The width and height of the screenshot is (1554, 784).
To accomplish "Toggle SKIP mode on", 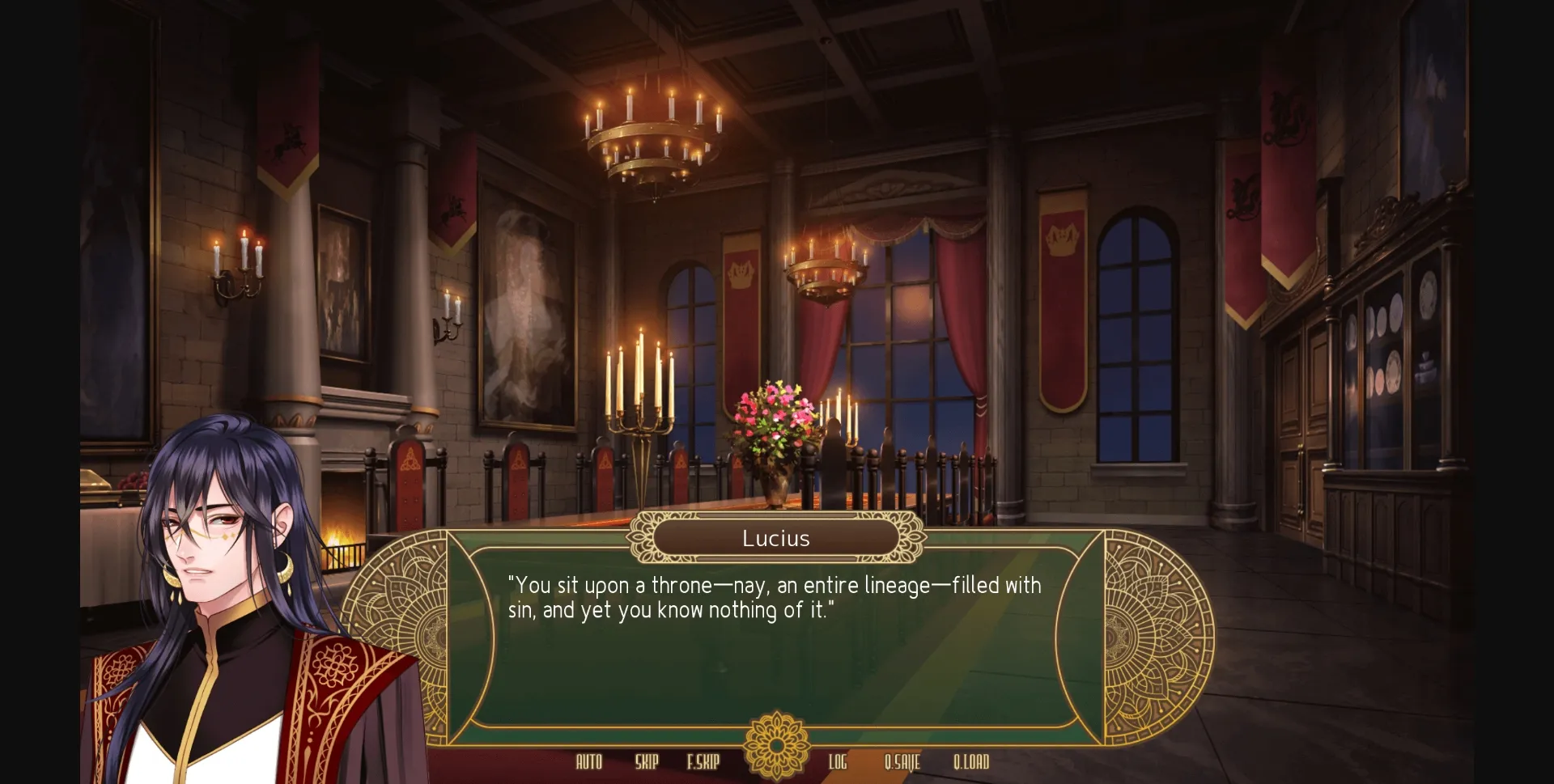I will 645,761.
